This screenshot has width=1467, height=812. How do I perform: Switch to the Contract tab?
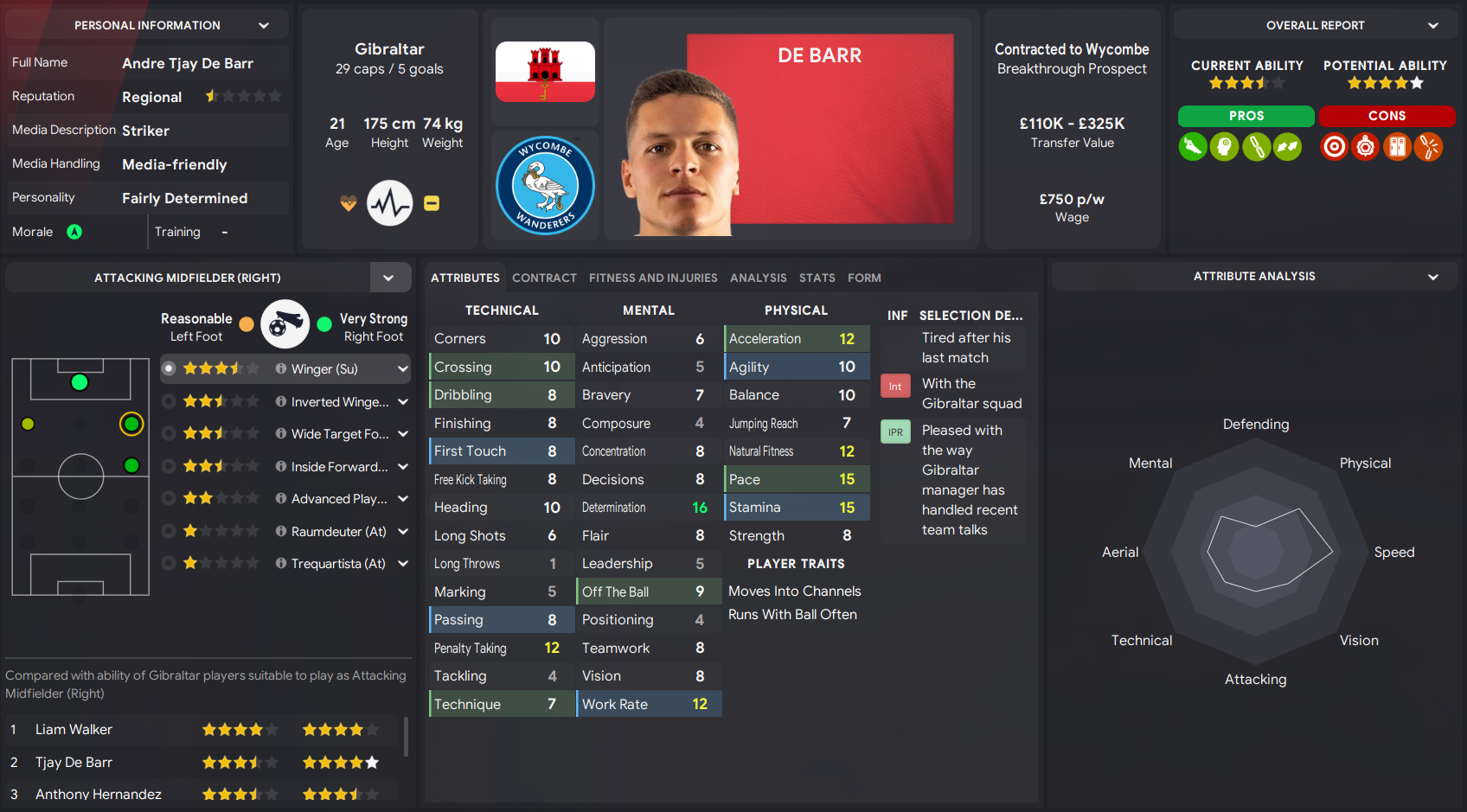[544, 278]
